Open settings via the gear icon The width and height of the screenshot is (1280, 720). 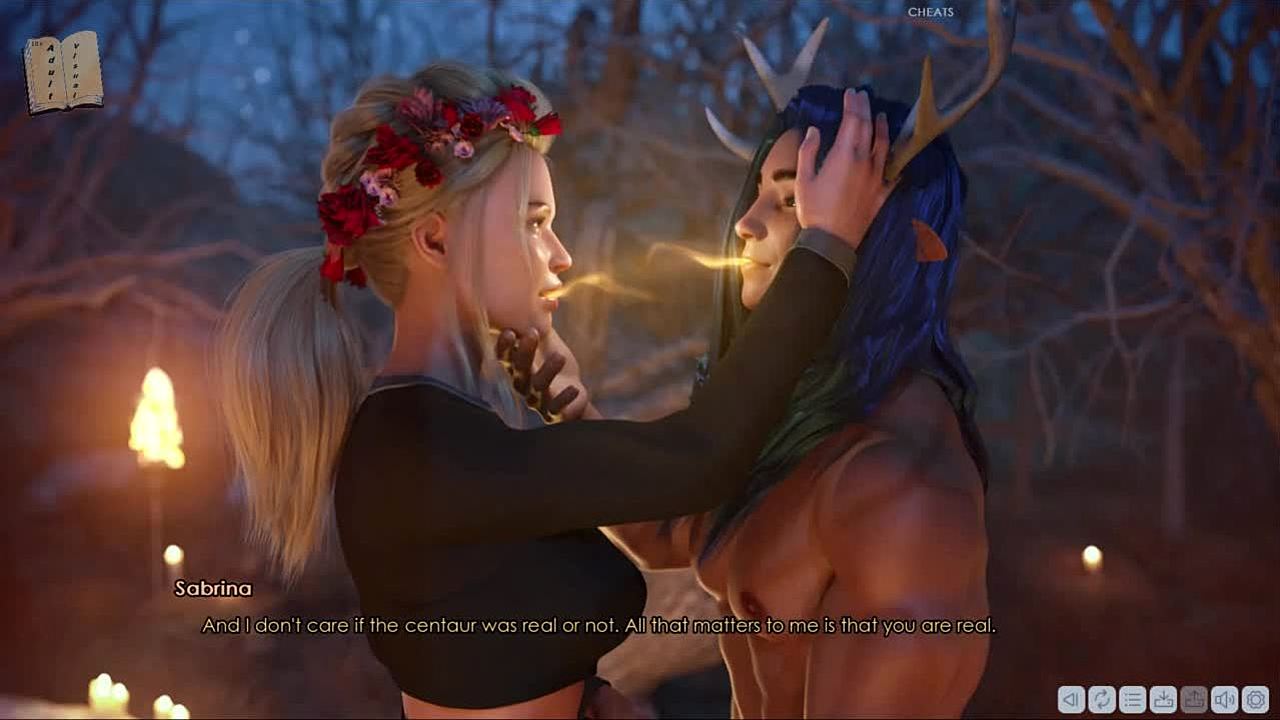click(1256, 699)
